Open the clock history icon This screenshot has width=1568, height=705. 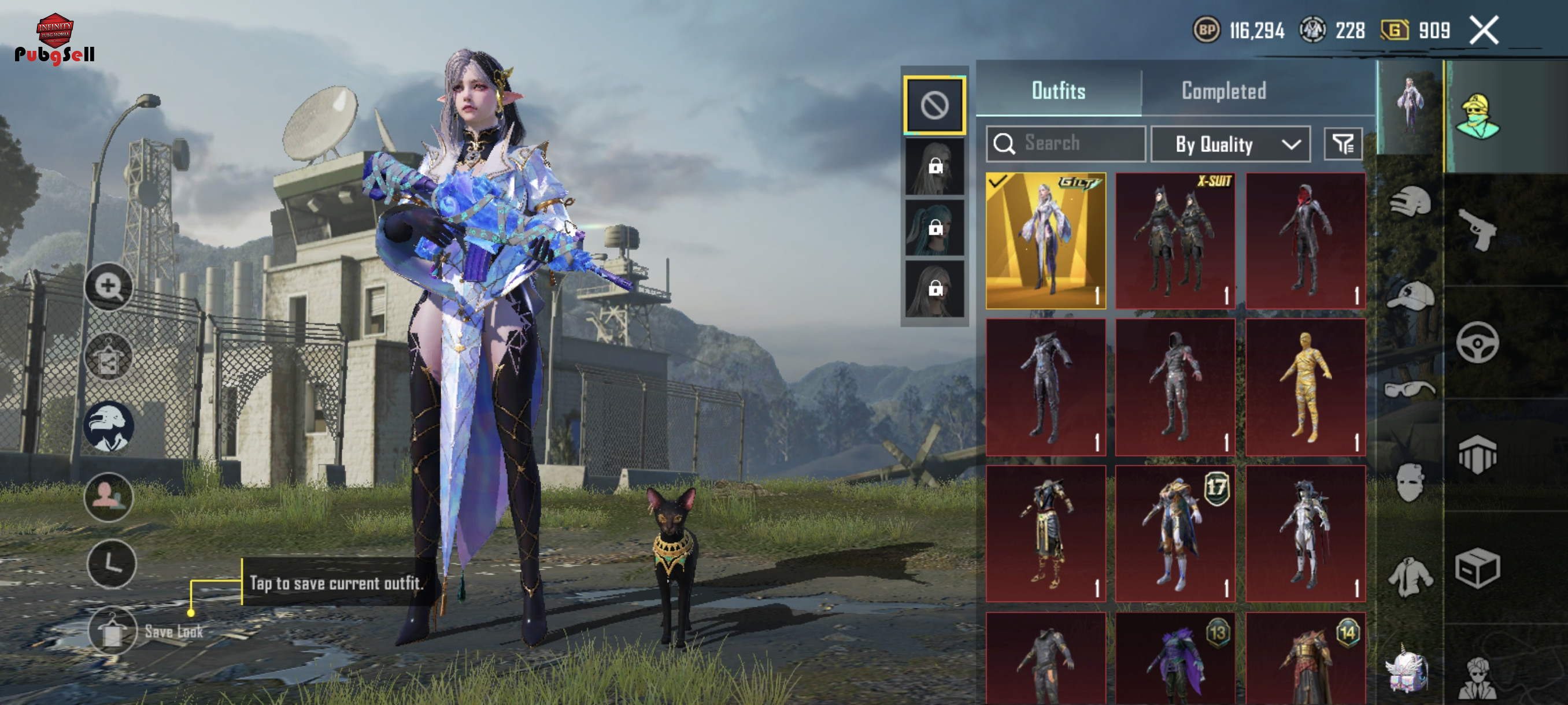(x=112, y=564)
